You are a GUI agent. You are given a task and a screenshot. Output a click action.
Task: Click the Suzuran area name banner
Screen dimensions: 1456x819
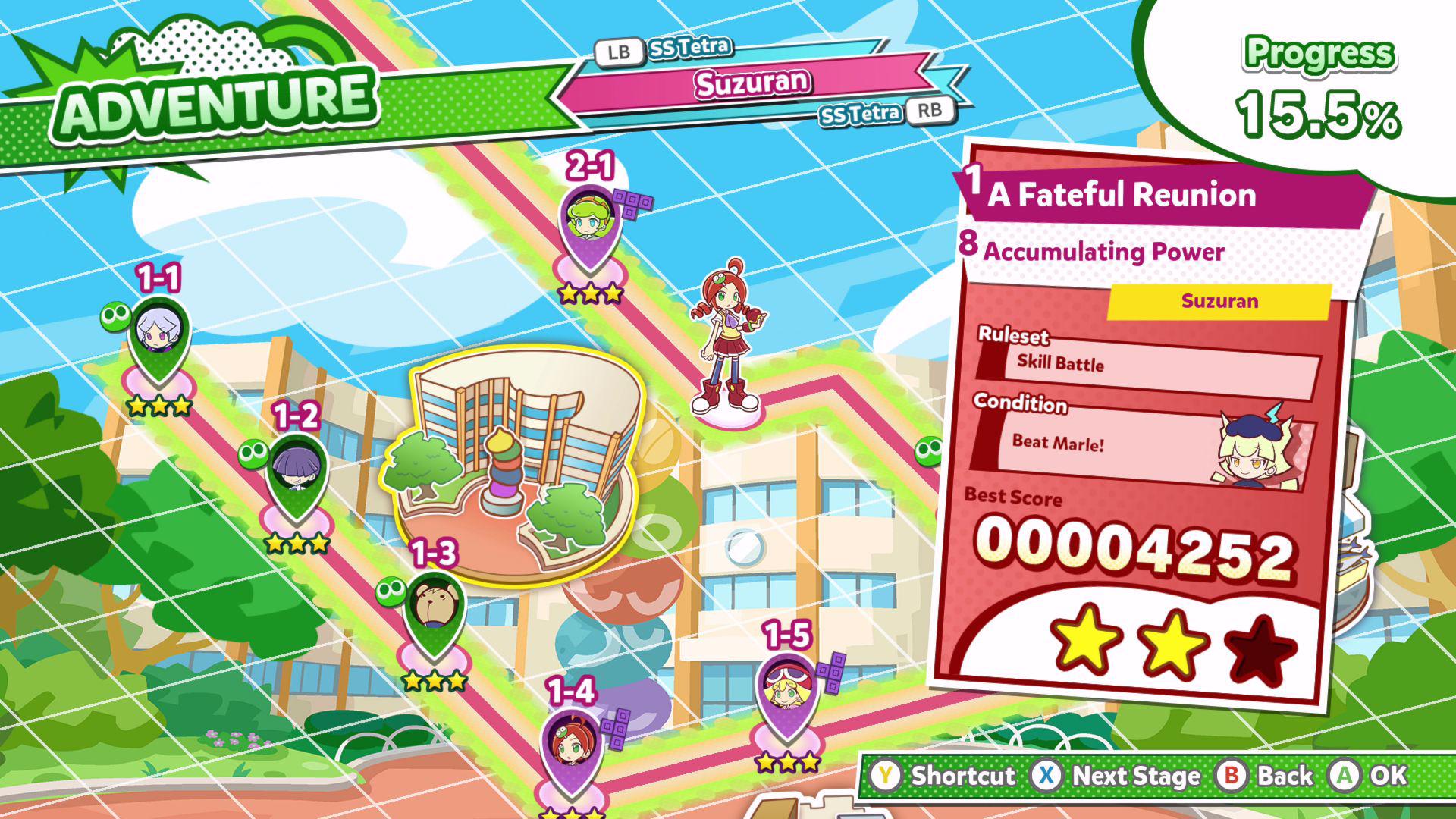pyautogui.click(x=751, y=83)
